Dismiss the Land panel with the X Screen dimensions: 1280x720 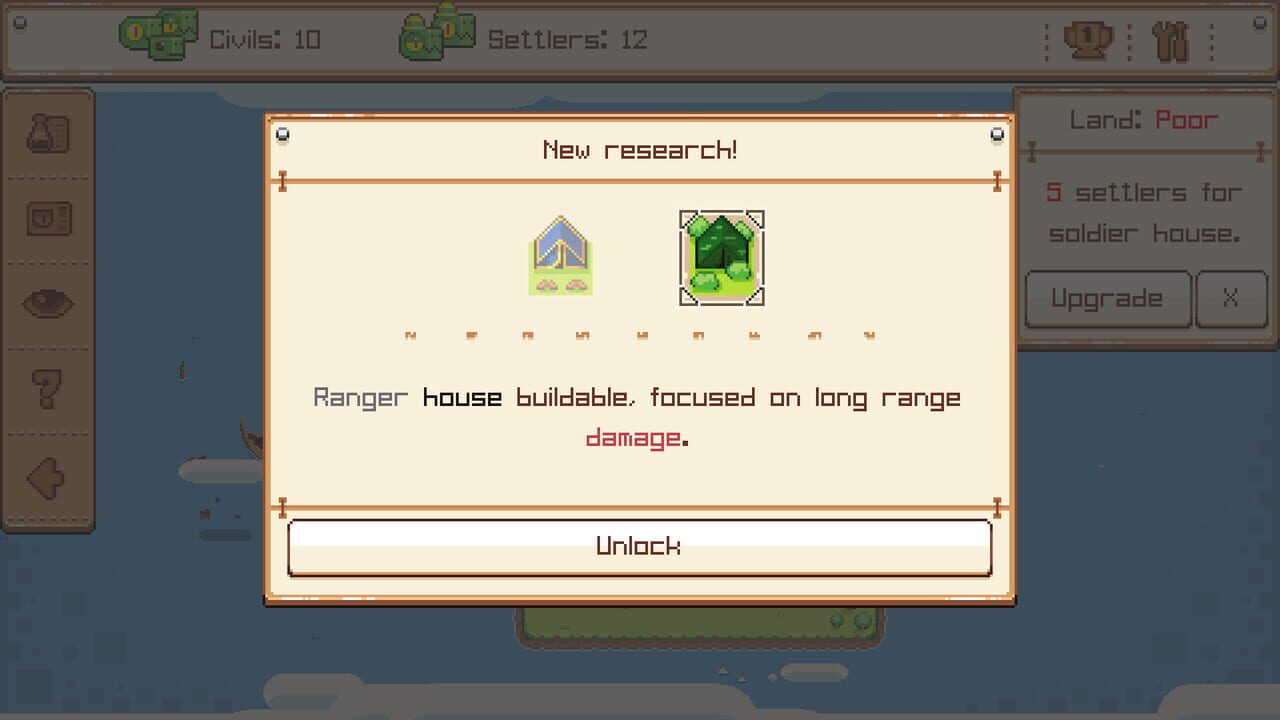[1232, 299]
